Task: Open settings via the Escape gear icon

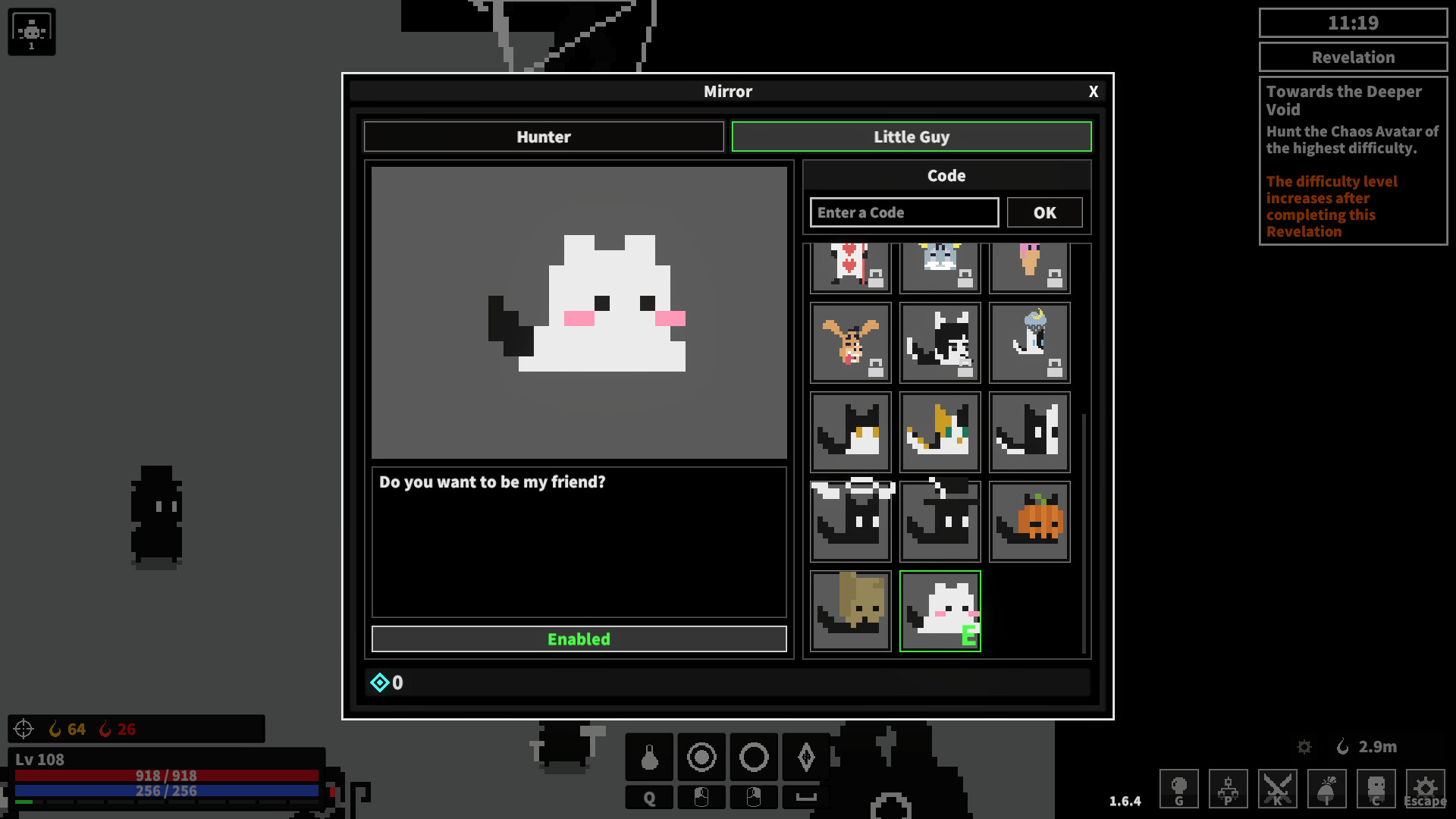Action: 1425,789
